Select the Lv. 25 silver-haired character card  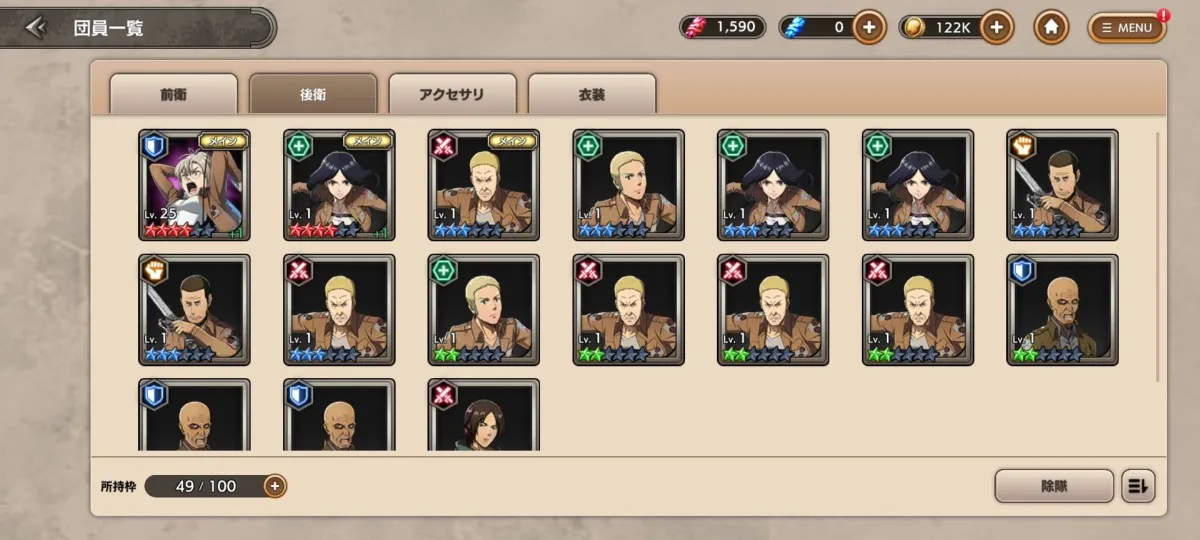click(x=195, y=185)
